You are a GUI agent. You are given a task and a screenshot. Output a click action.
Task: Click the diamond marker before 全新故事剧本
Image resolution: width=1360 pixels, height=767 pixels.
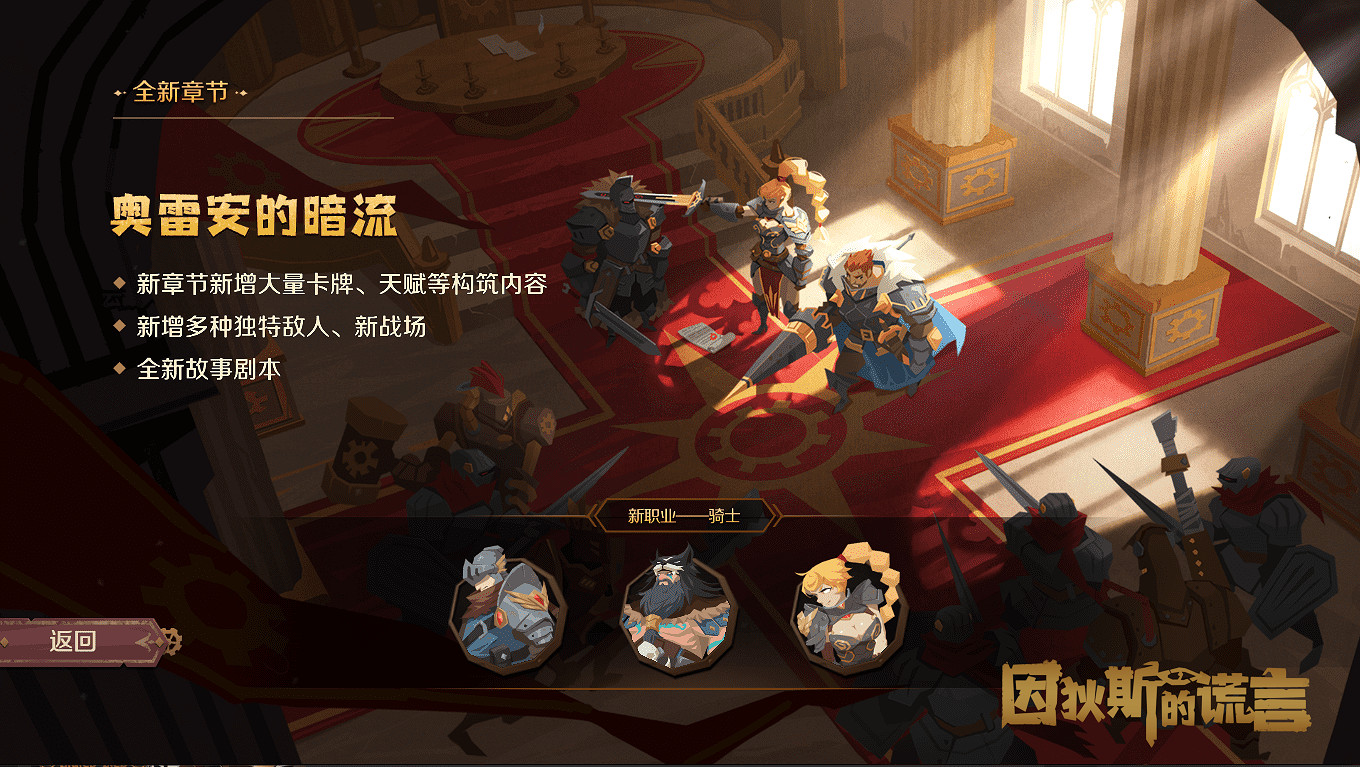click(x=120, y=366)
